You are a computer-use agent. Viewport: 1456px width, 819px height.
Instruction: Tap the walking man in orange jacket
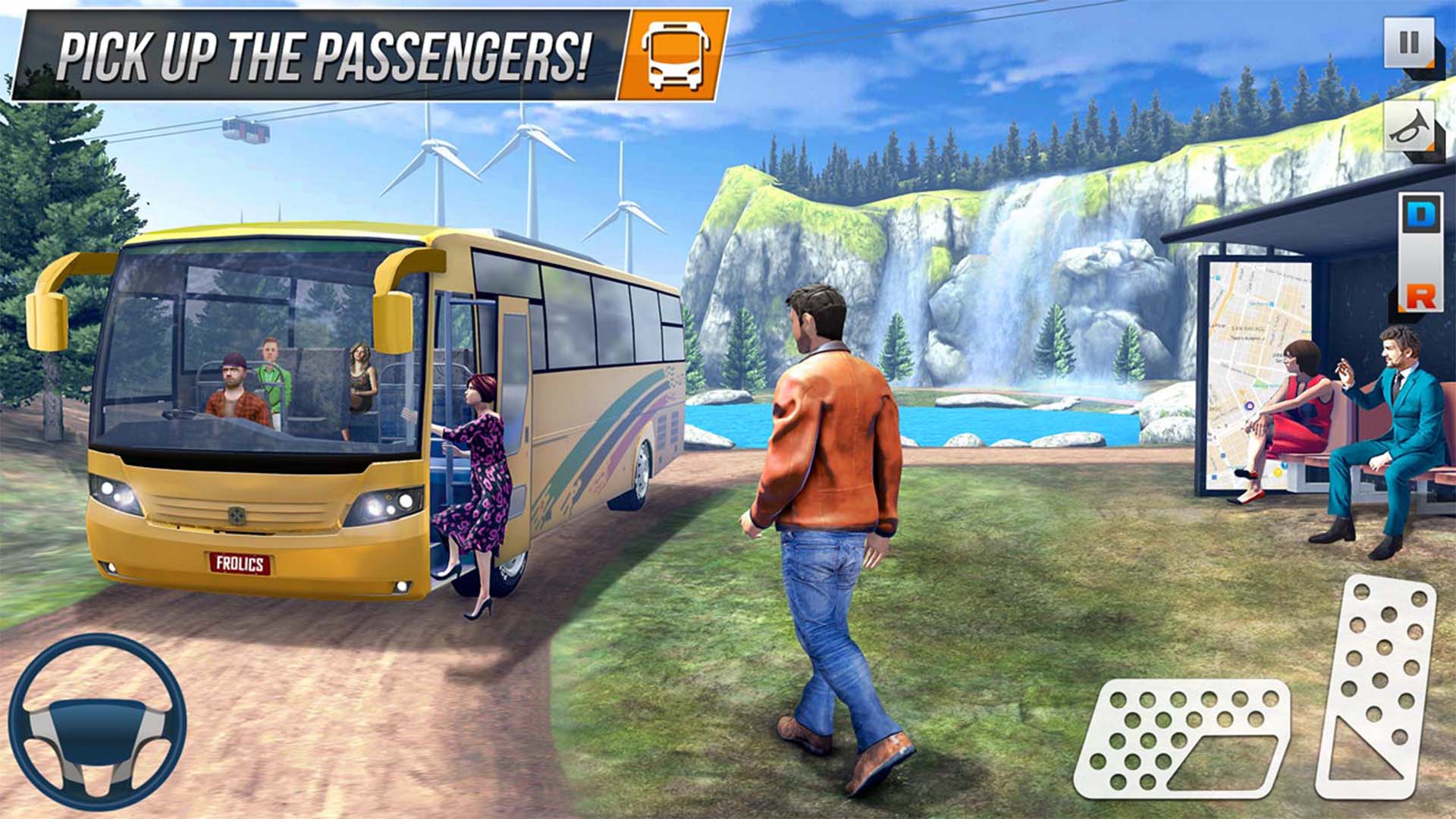click(827, 493)
